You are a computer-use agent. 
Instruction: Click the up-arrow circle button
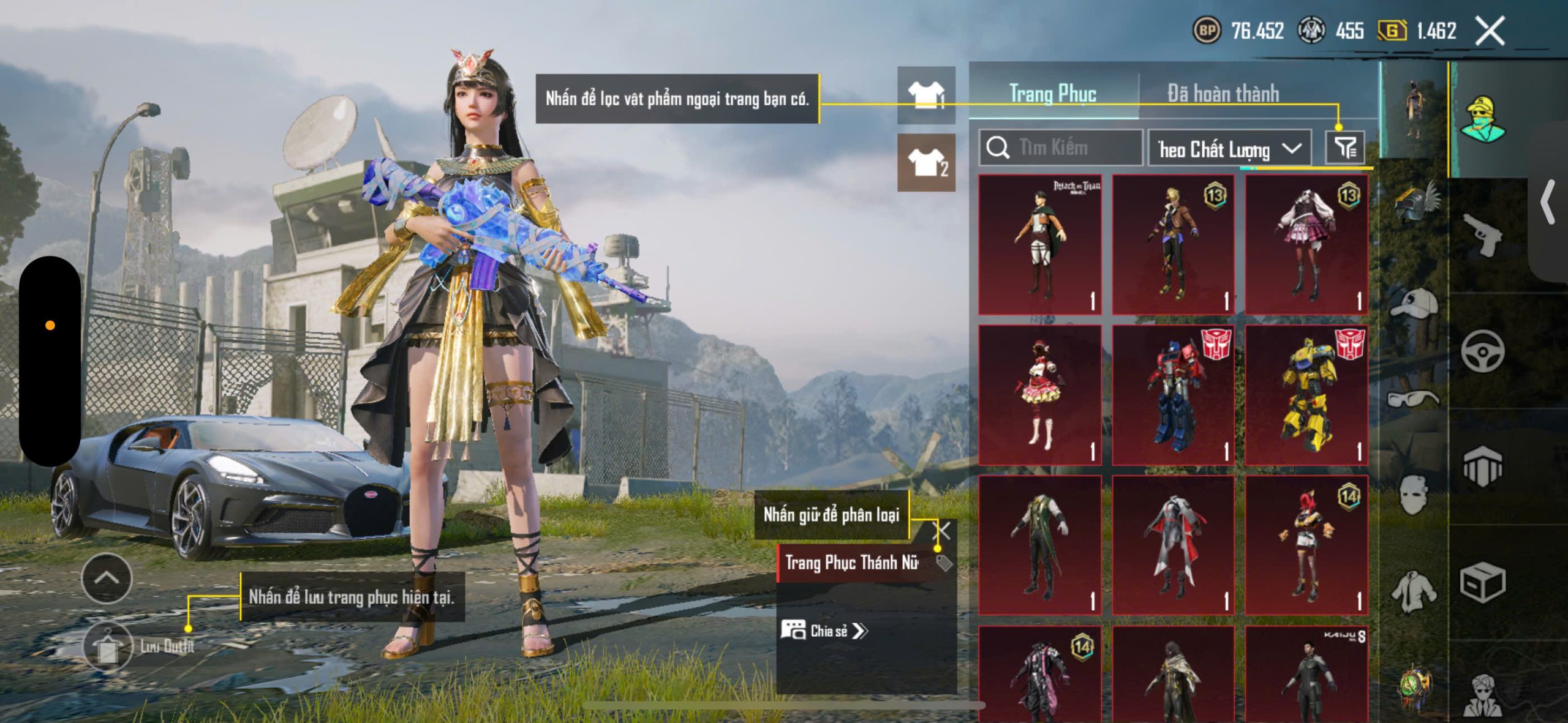pos(107,578)
